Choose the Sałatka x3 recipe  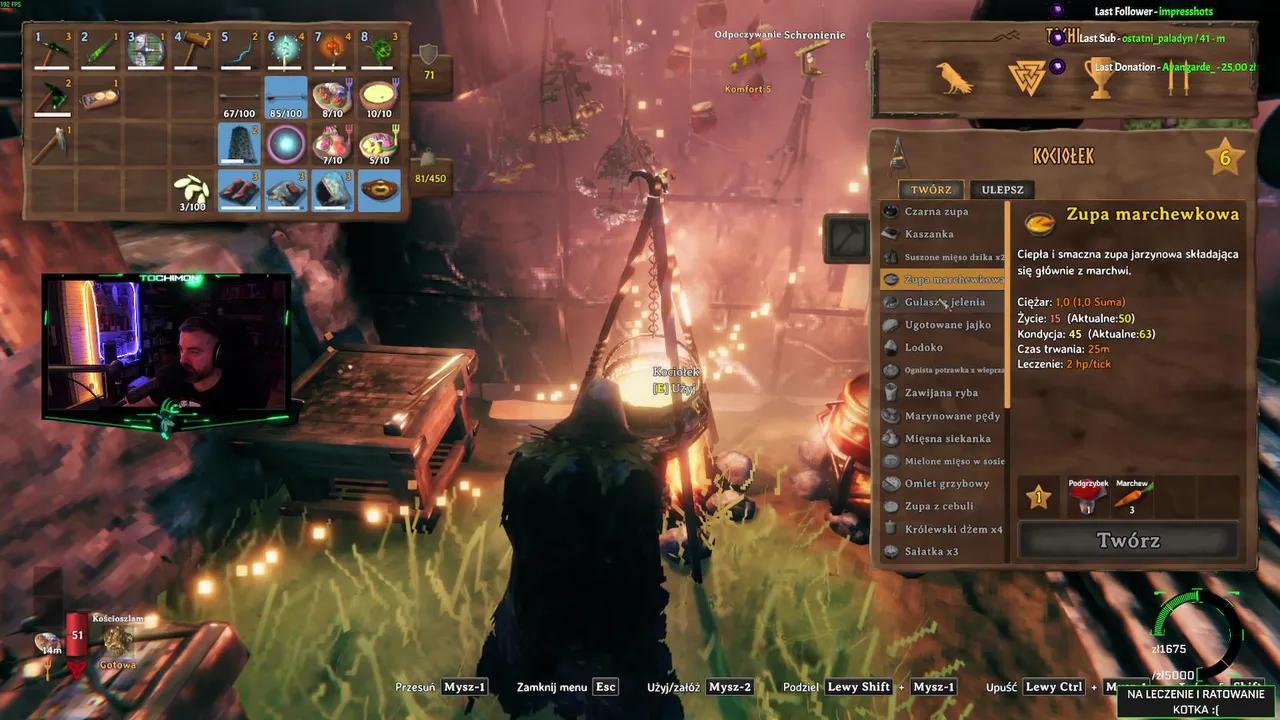[931, 552]
